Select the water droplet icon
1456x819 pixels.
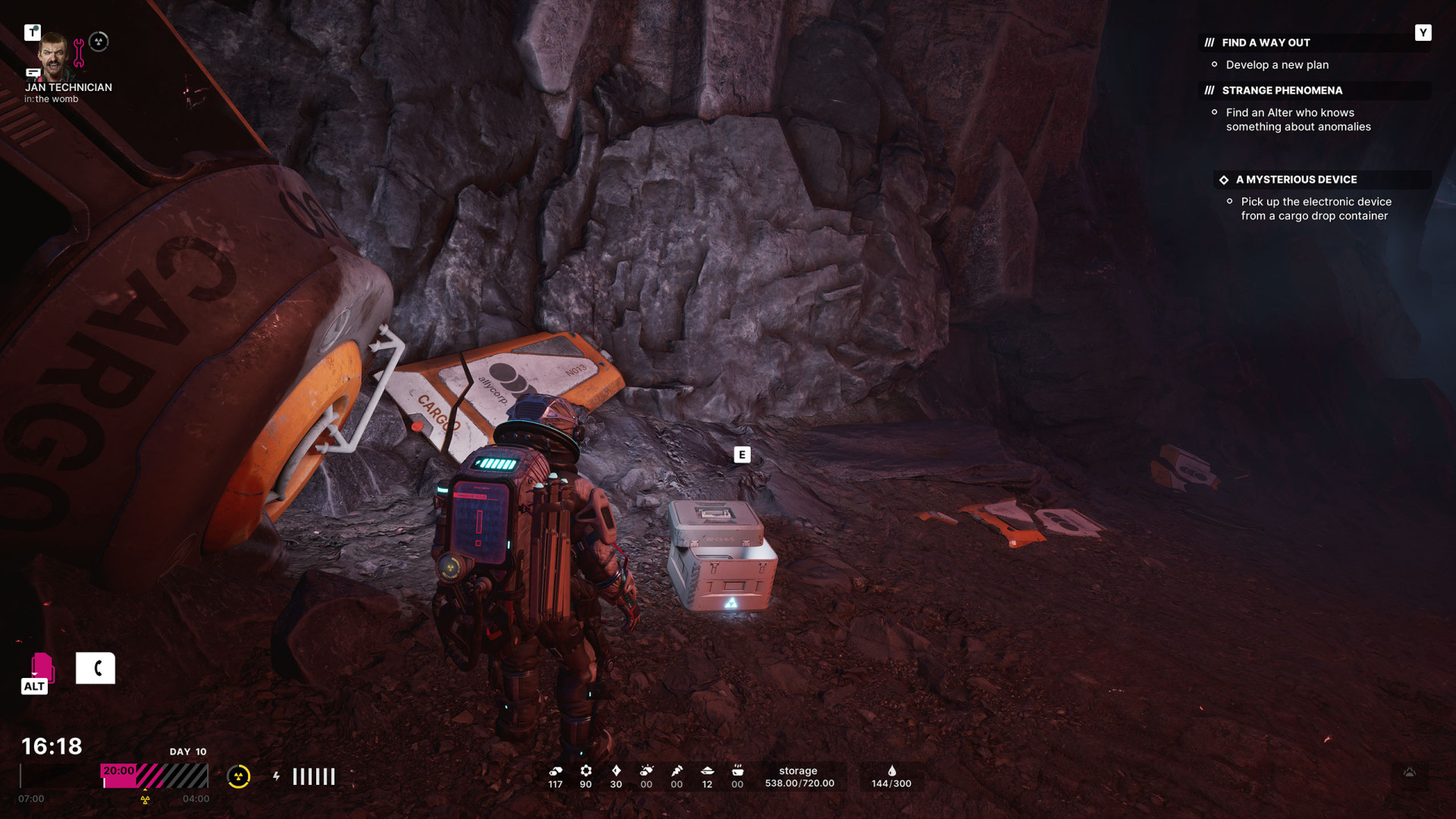[x=892, y=770]
